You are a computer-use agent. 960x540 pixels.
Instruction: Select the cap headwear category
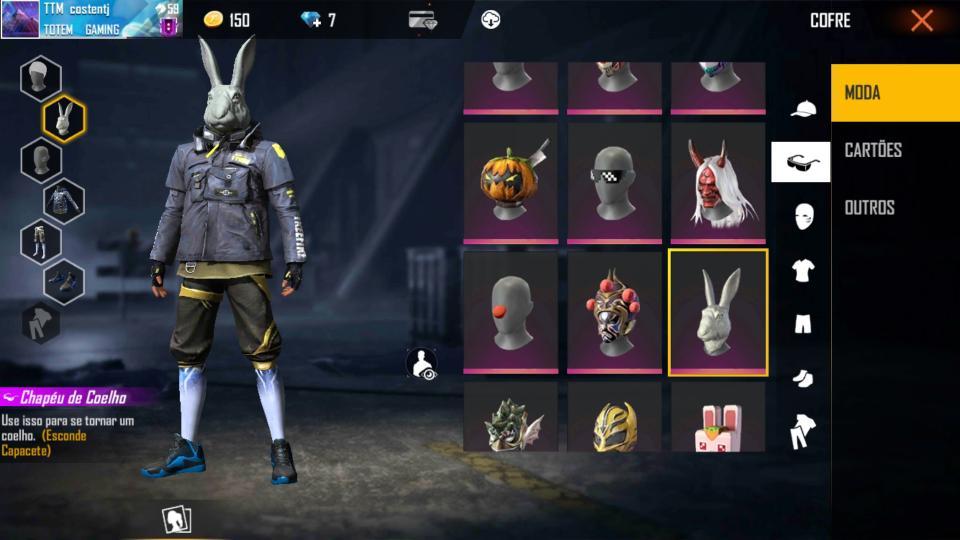coord(802,108)
